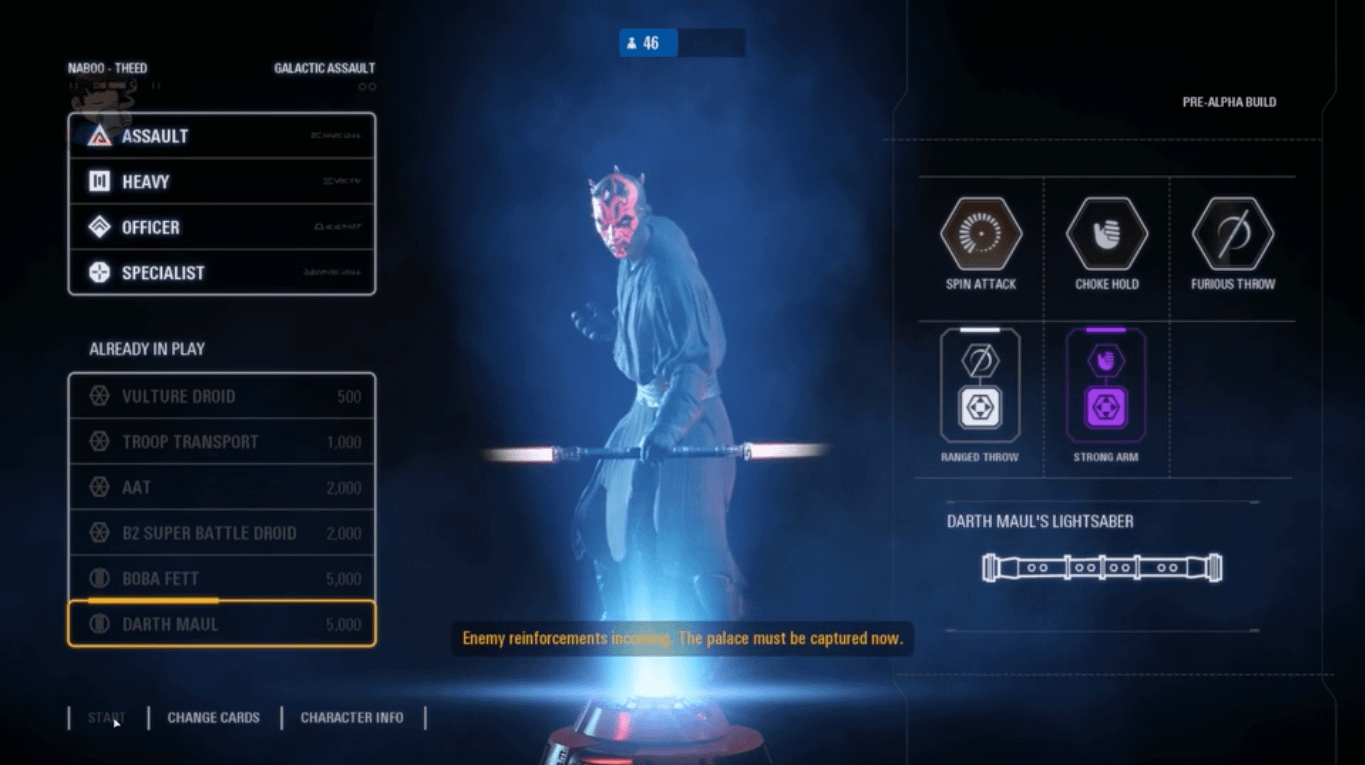
Task: Select the Assault class
Action: (221, 136)
